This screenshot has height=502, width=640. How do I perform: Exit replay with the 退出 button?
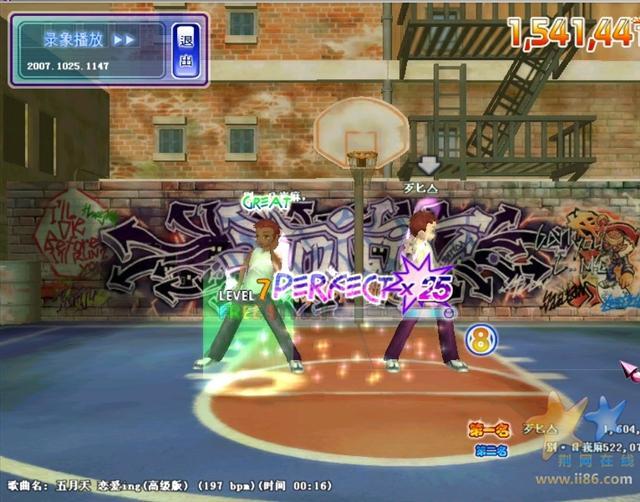[185, 50]
